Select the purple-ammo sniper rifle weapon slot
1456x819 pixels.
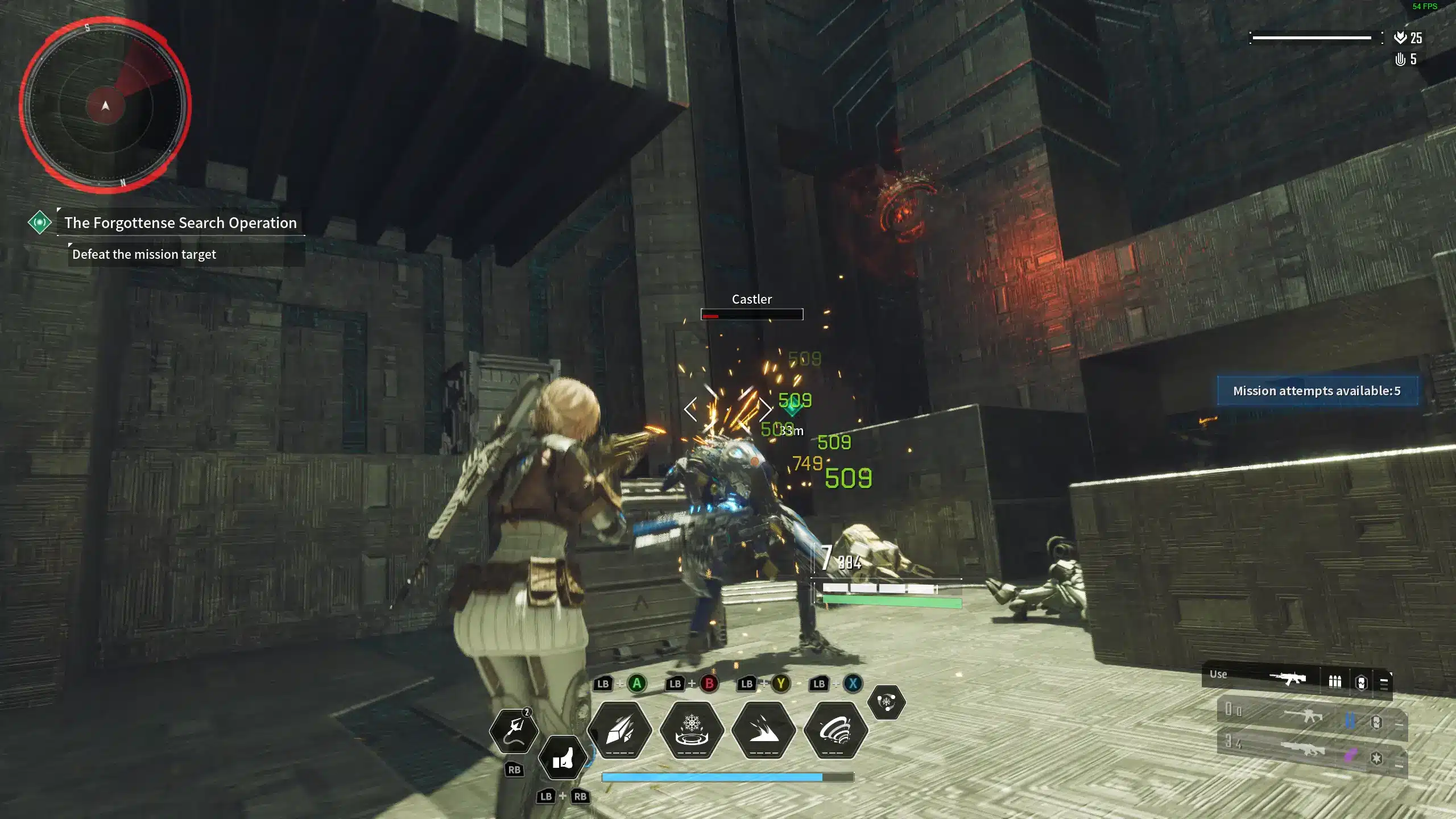pyautogui.click(x=1303, y=748)
